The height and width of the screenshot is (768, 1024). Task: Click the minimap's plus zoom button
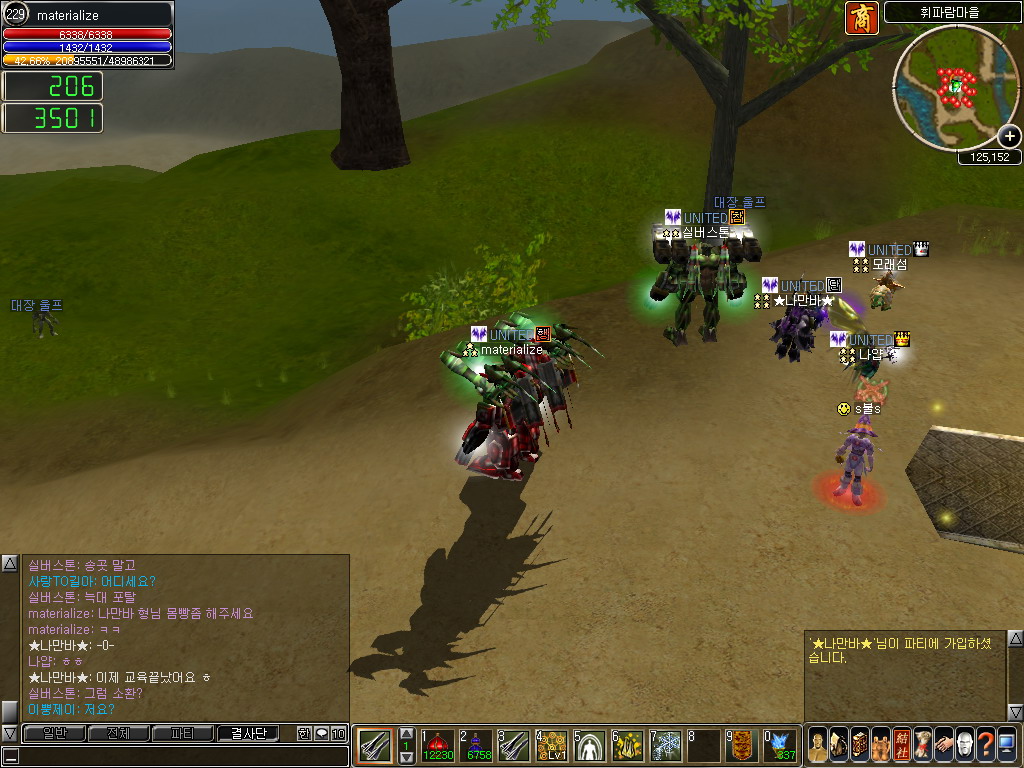click(x=1010, y=137)
